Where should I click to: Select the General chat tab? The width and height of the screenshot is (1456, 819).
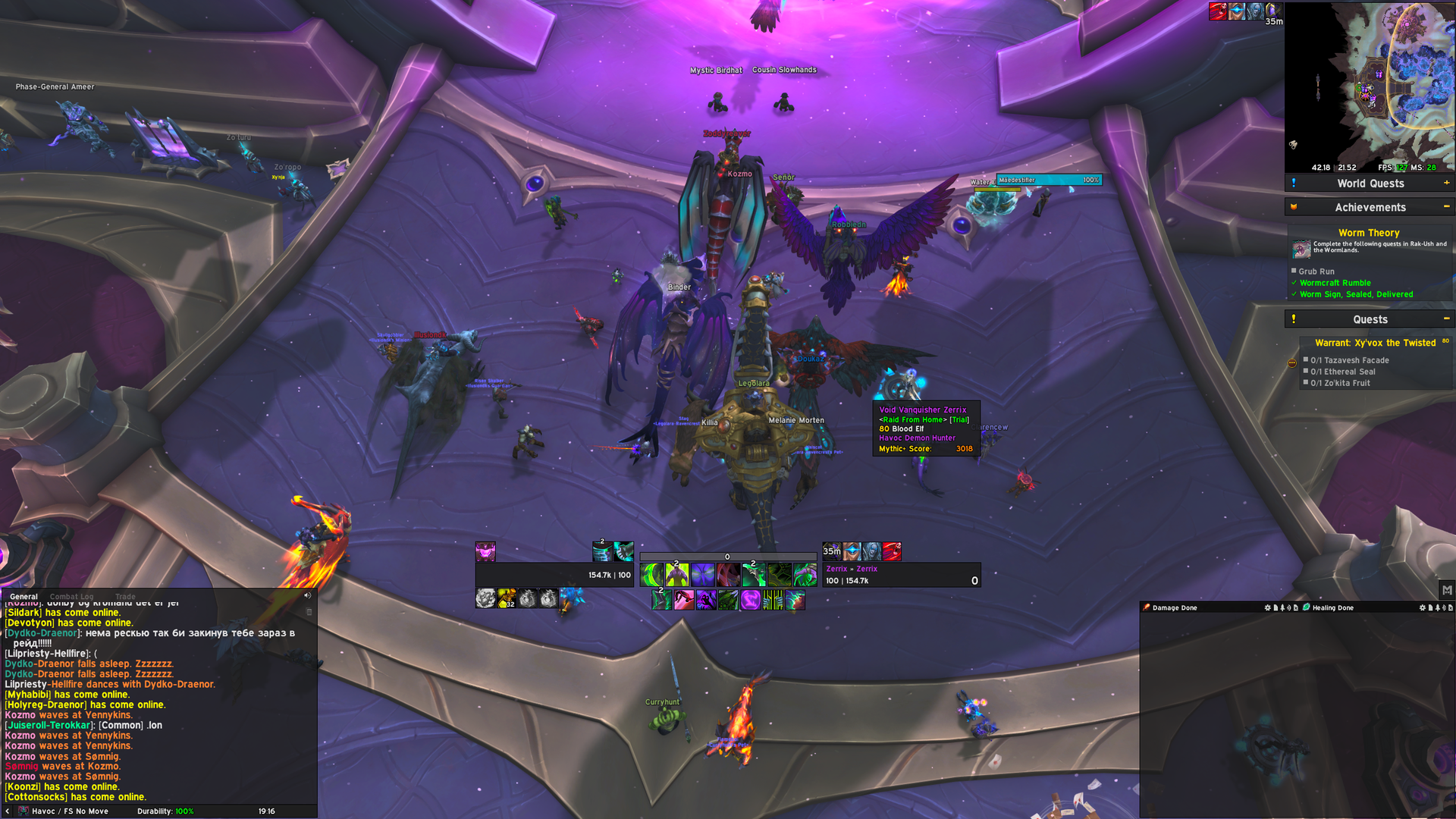pyautogui.click(x=24, y=597)
